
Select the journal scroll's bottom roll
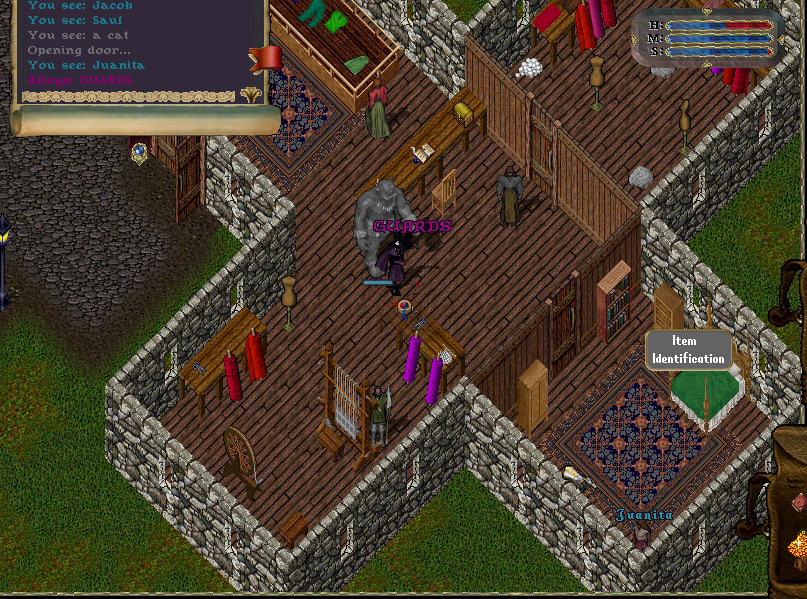145,121
